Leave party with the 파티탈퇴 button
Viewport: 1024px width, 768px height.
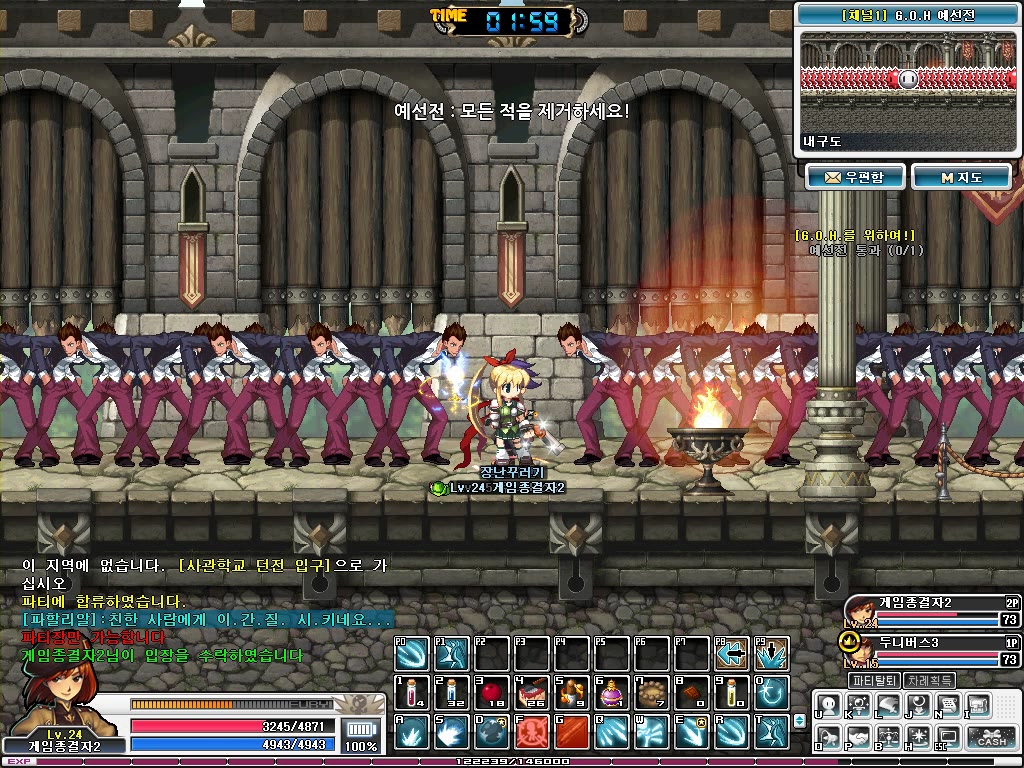pyautogui.click(x=875, y=680)
